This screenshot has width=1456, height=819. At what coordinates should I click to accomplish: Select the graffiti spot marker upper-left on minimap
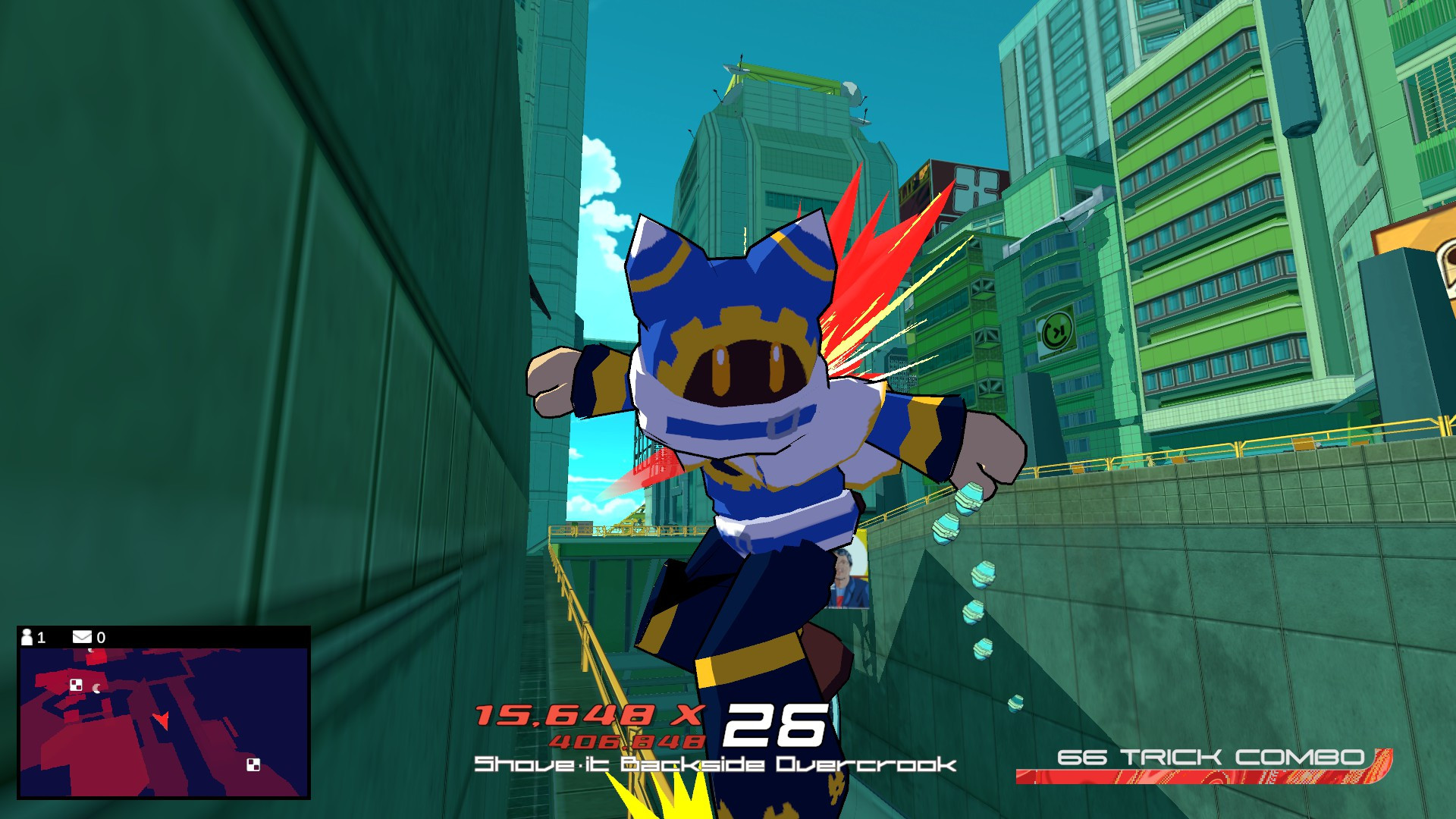pos(77,686)
